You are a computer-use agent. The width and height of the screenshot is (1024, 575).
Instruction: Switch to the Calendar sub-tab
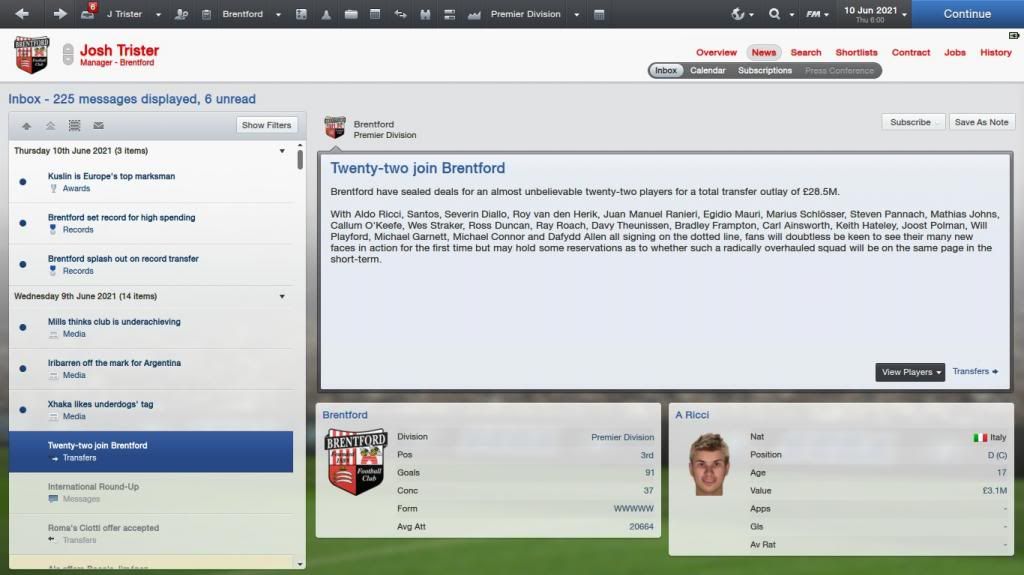[x=708, y=71]
